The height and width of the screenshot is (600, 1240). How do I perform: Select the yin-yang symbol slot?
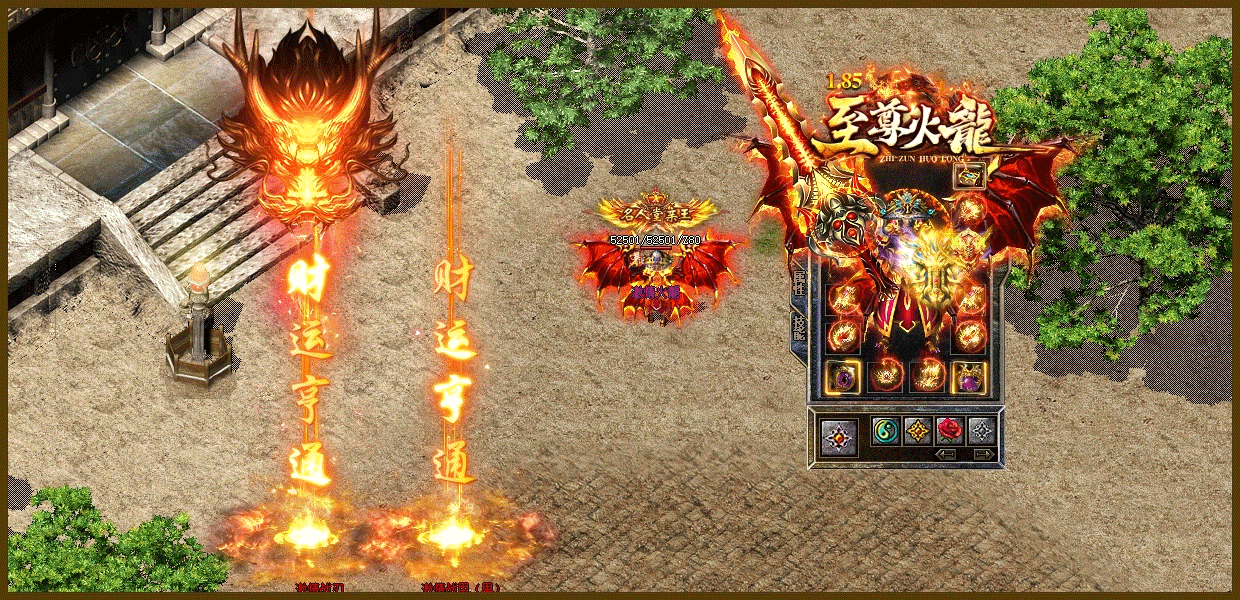(x=885, y=431)
